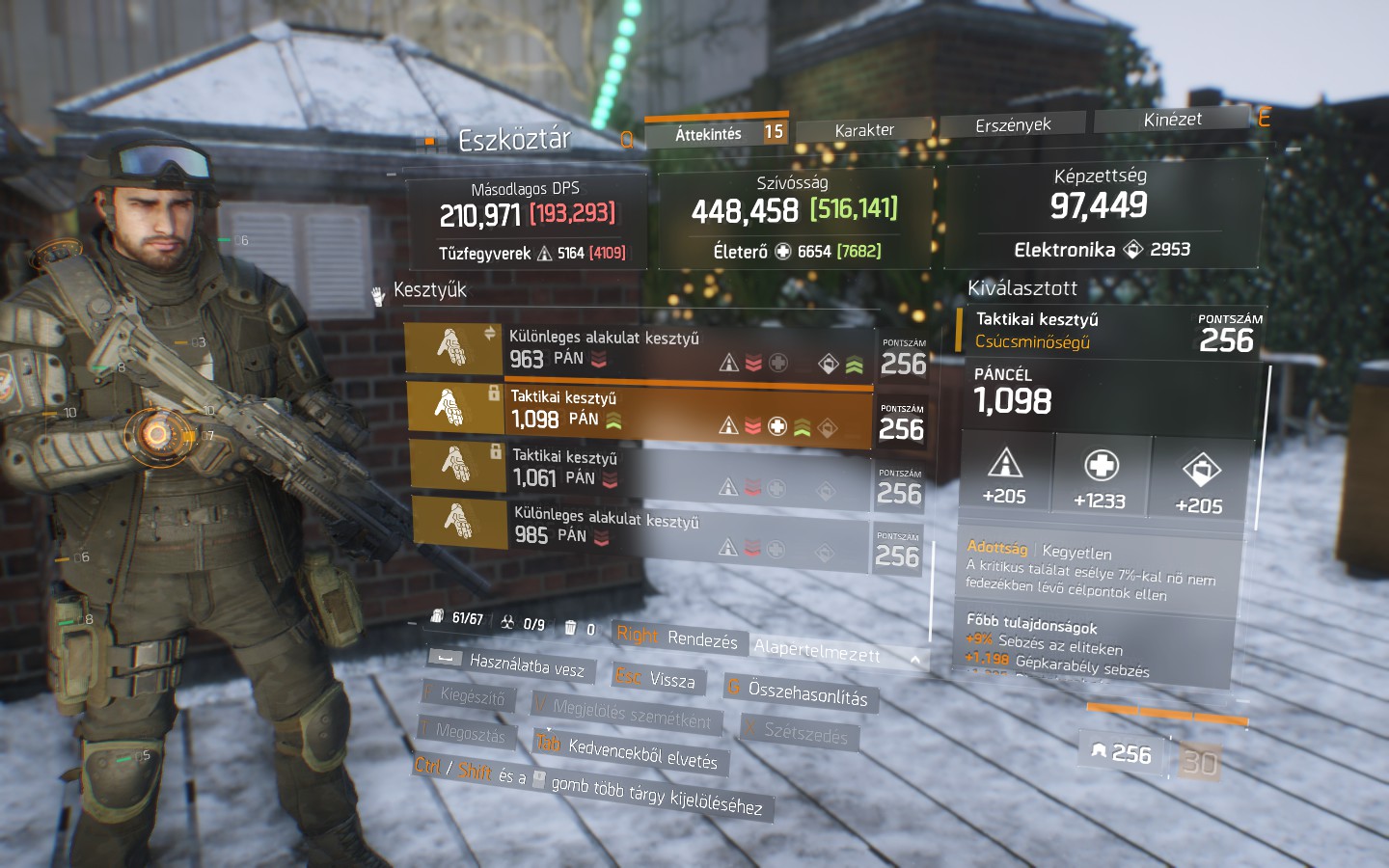Mark item as junk via Megjelölés szemétként
Image resolution: width=1389 pixels, height=868 pixels.
(x=623, y=714)
